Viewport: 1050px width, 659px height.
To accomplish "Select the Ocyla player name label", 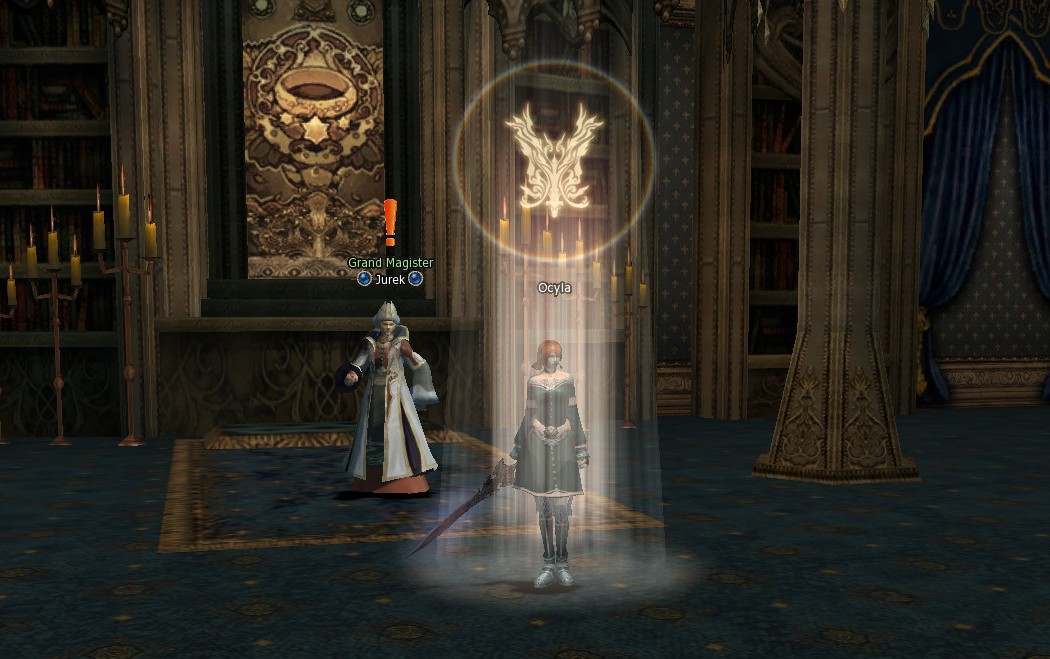I will (x=554, y=288).
